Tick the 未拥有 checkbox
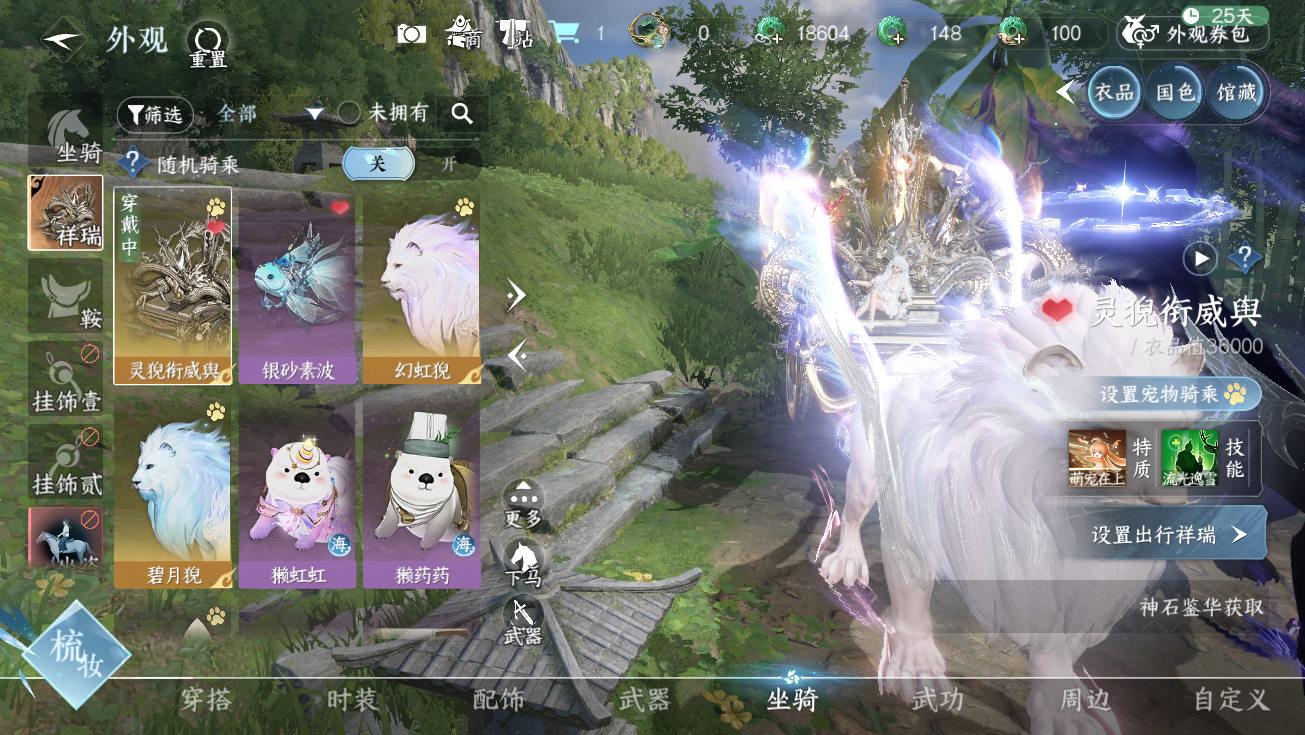The width and height of the screenshot is (1305, 735). tap(349, 113)
